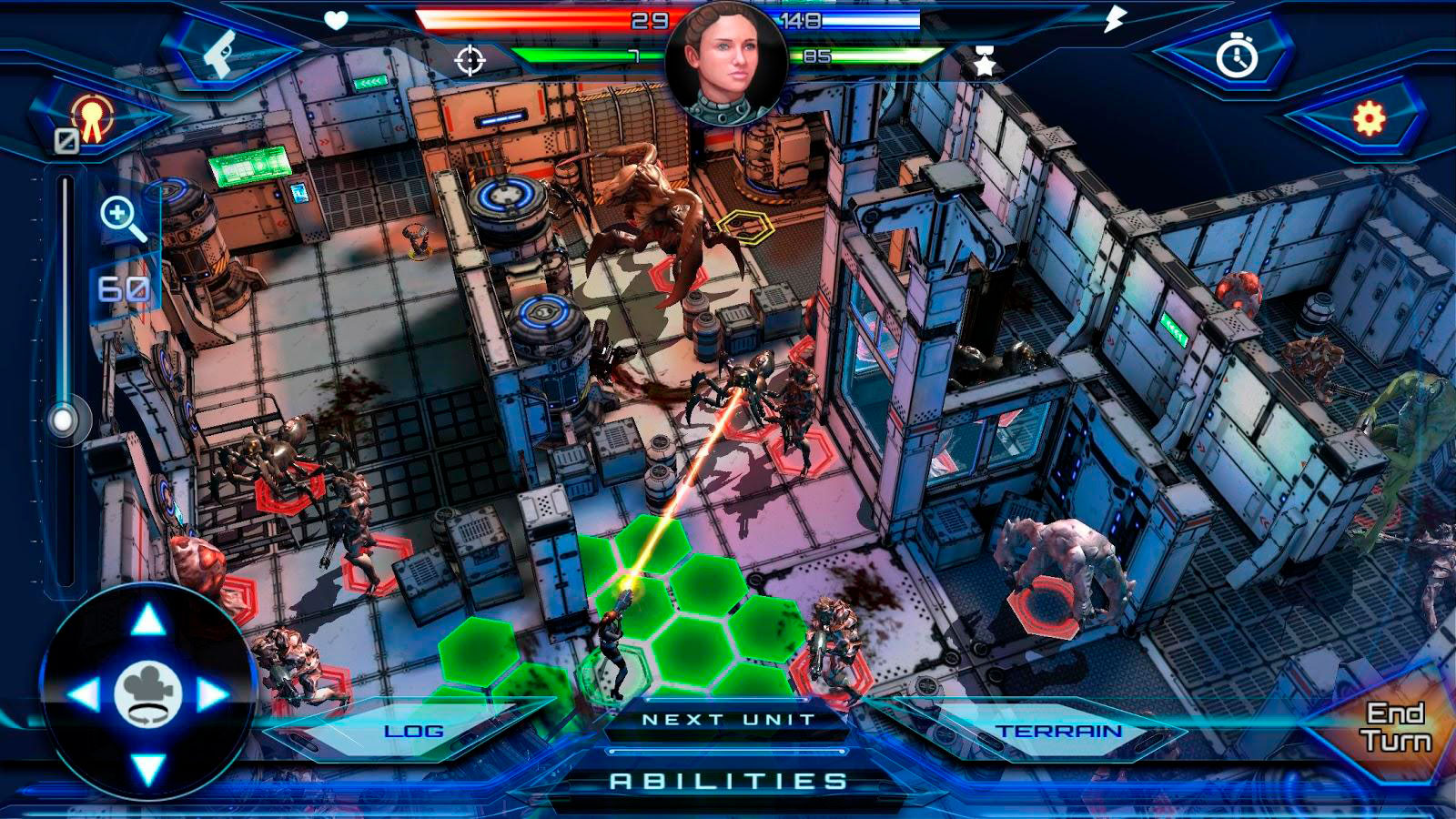Open settings with the gear icon
The image size is (1456, 819).
[1368, 118]
